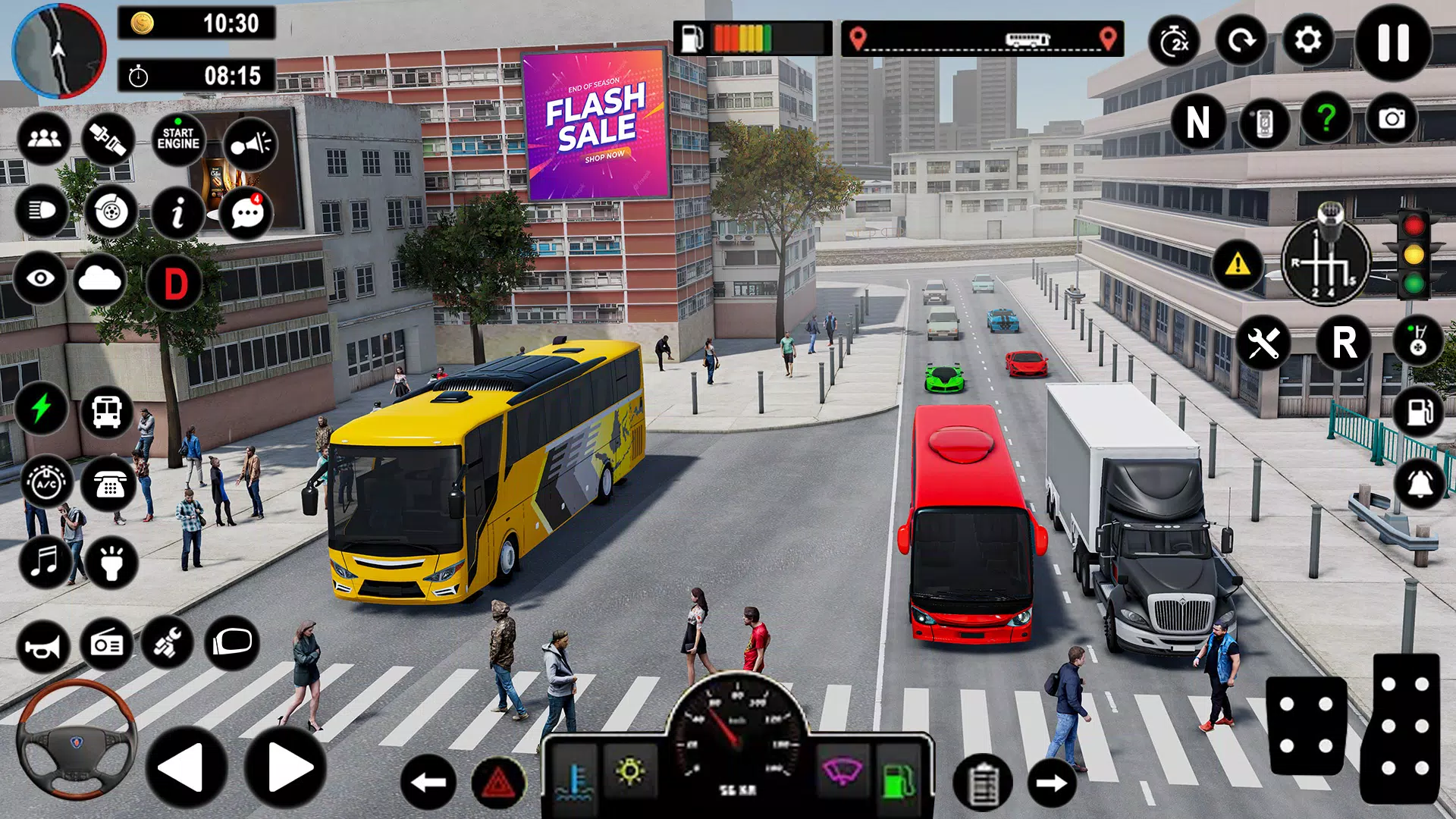Select the reverse R gear button
The height and width of the screenshot is (819, 1456).
1345,343
